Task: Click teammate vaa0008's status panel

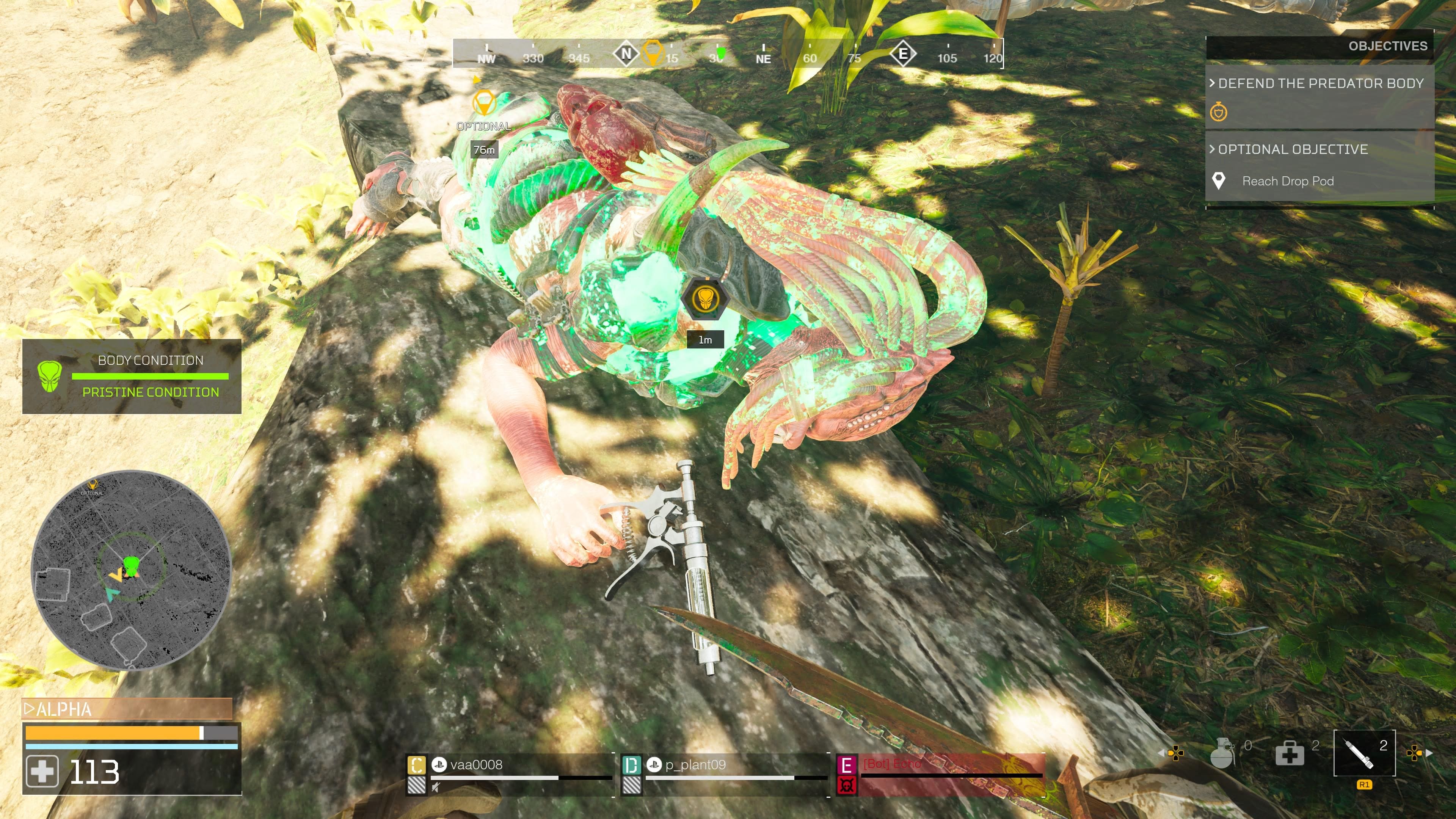Action: (510, 774)
